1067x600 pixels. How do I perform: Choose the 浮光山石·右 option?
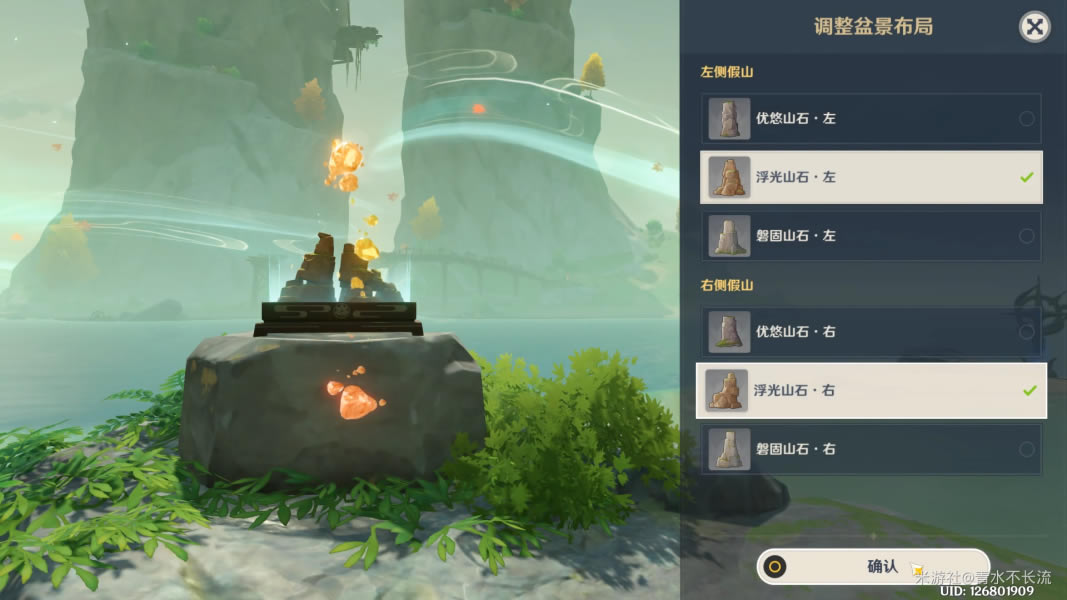[x=871, y=390]
